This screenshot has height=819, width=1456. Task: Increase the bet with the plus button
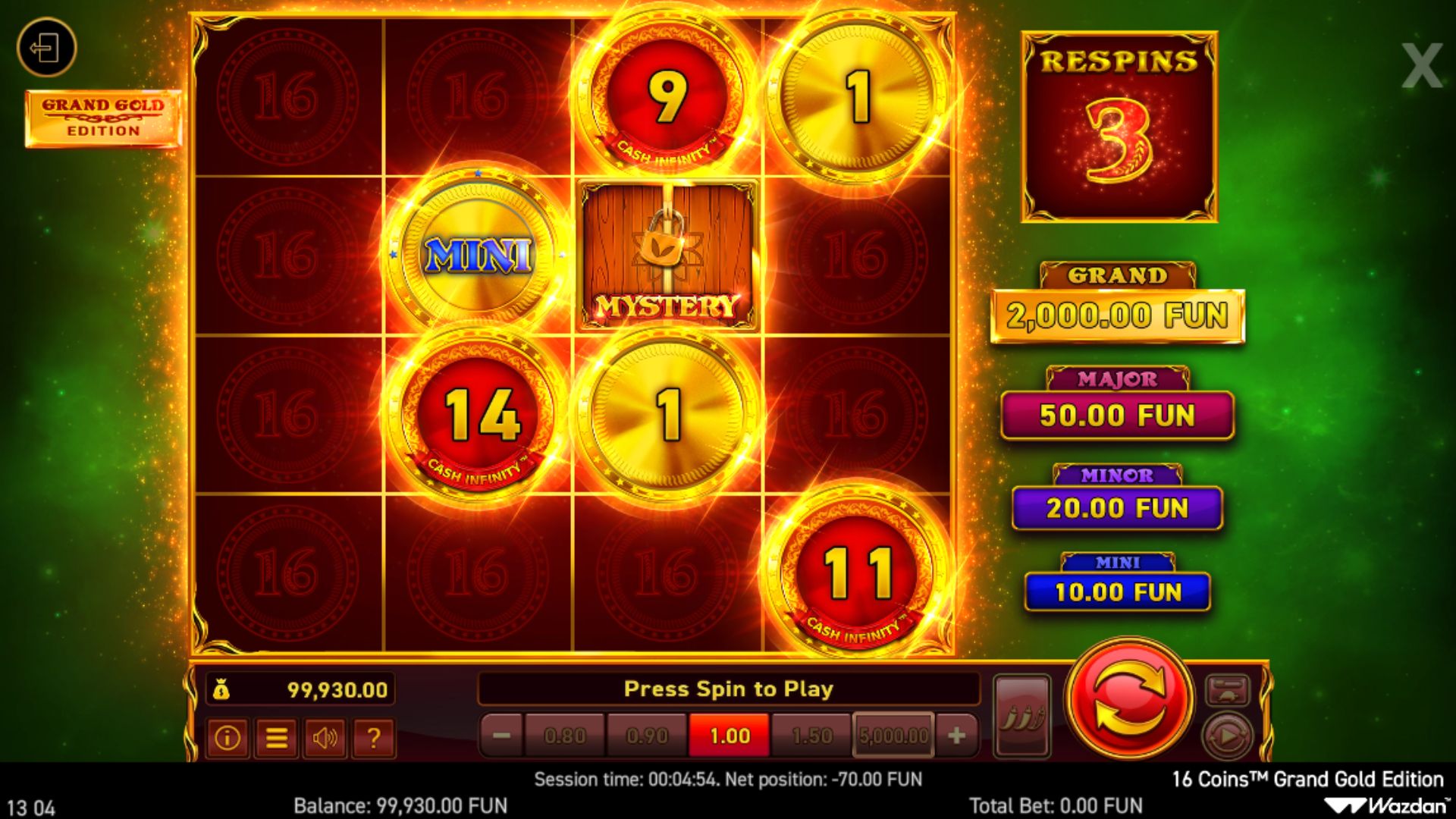[956, 736]
